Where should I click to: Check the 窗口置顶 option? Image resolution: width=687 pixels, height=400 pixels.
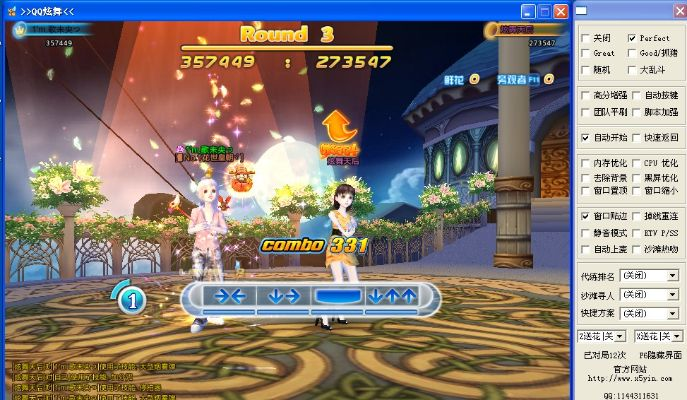pyautogui.click(x=585, y=190)
